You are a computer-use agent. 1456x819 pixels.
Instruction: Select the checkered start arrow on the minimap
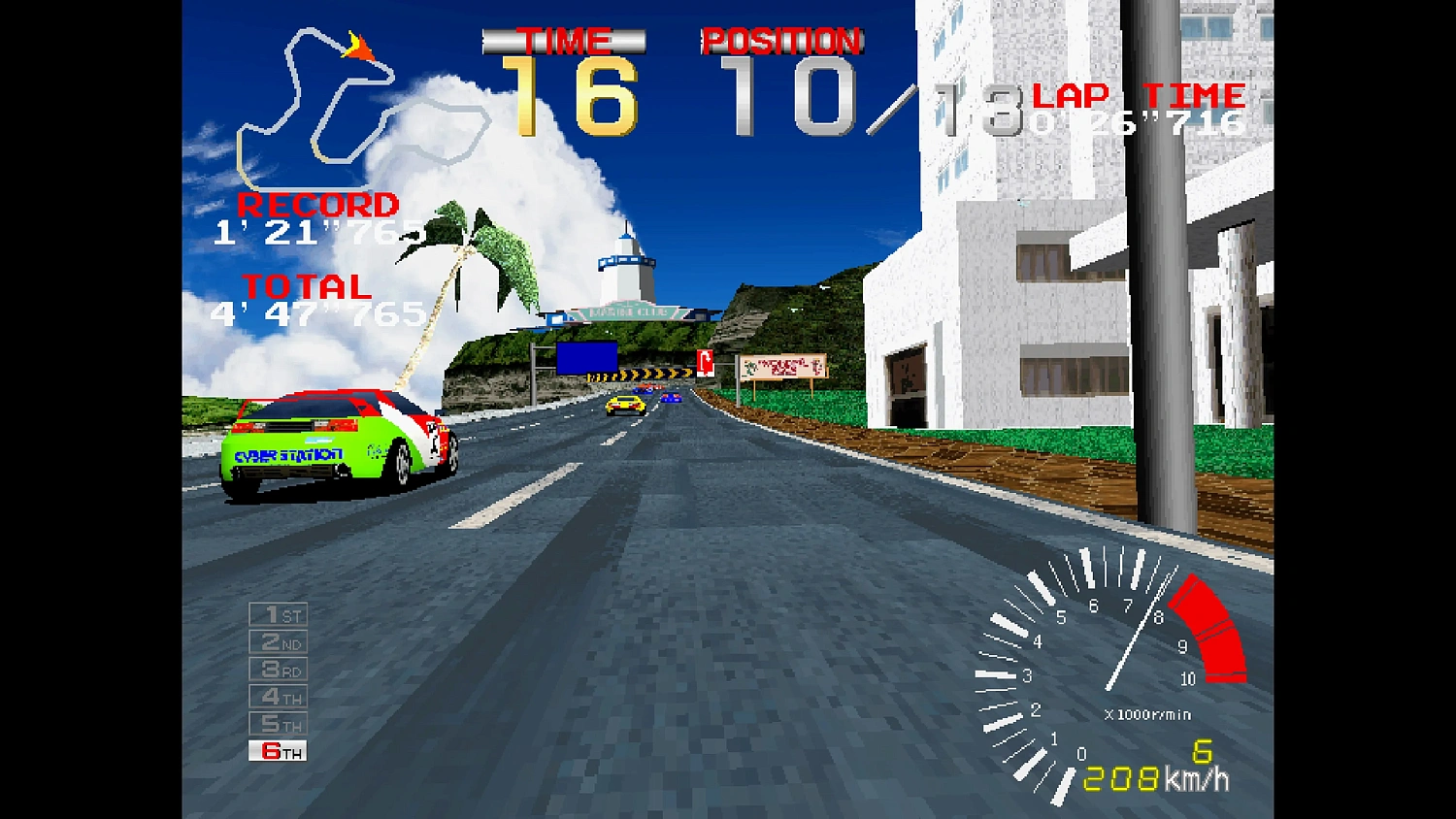pos(361,49)
